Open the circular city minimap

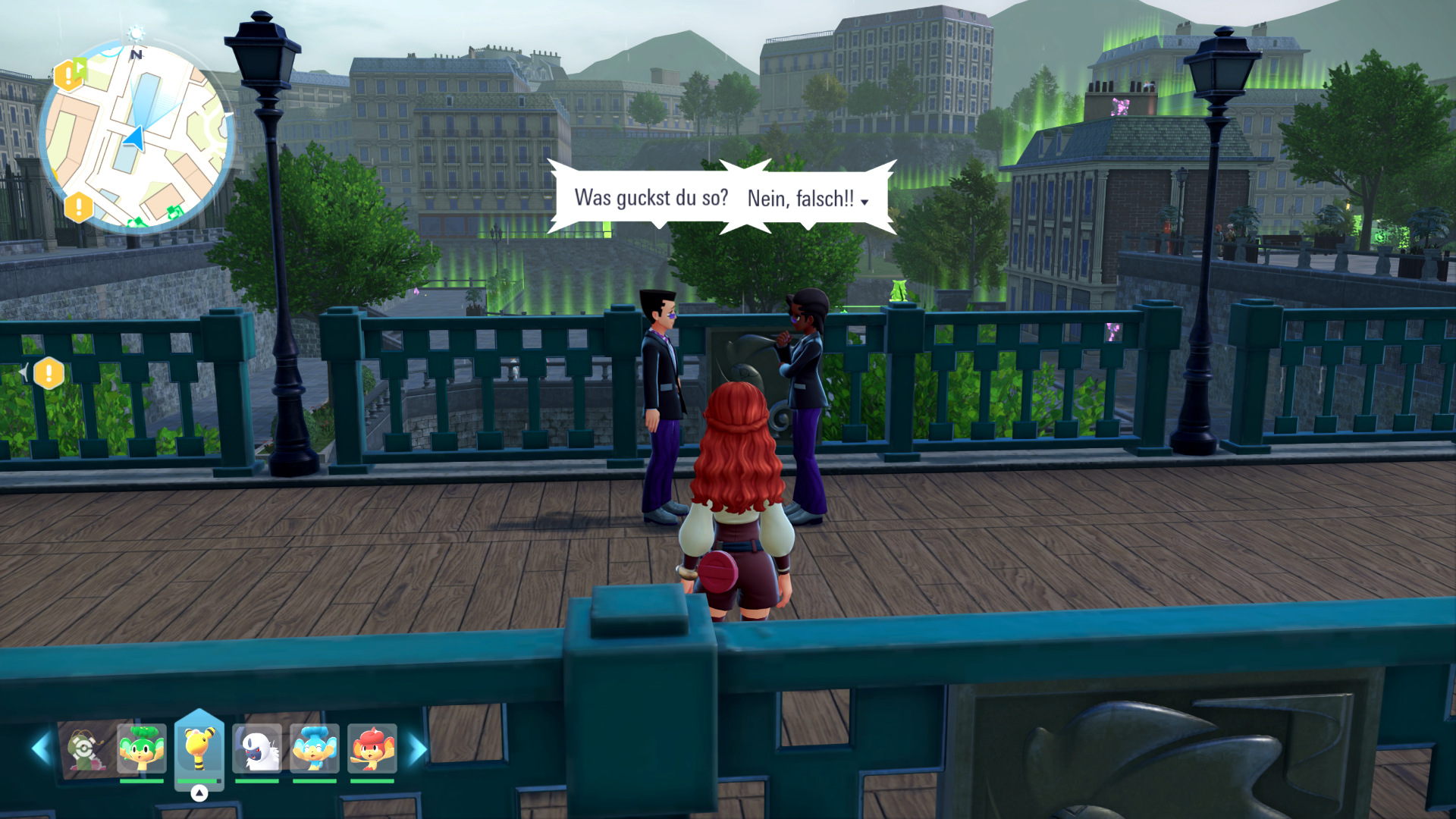point(136,136)
